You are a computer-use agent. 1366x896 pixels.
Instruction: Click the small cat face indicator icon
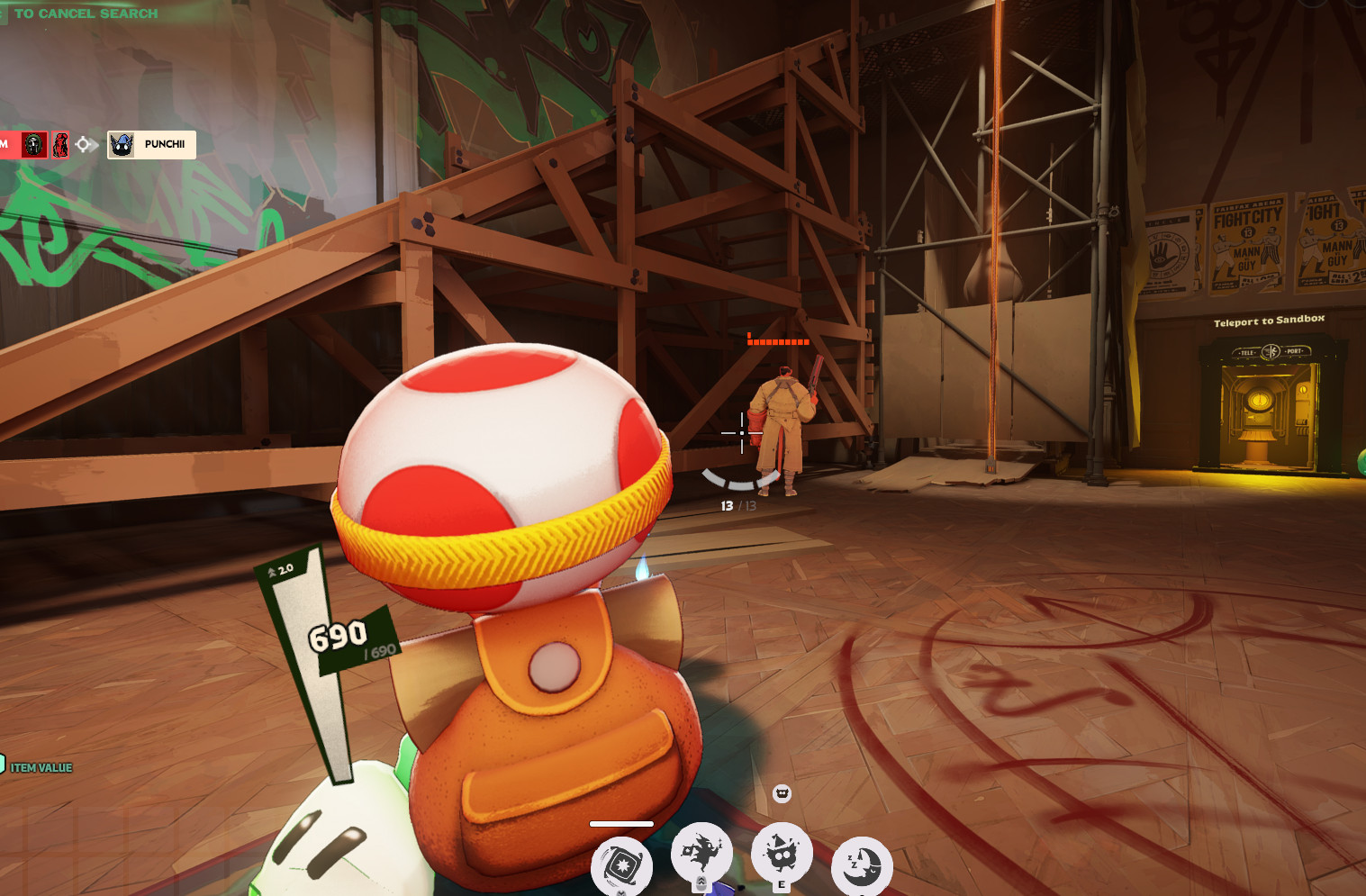(x=782, y=793)
